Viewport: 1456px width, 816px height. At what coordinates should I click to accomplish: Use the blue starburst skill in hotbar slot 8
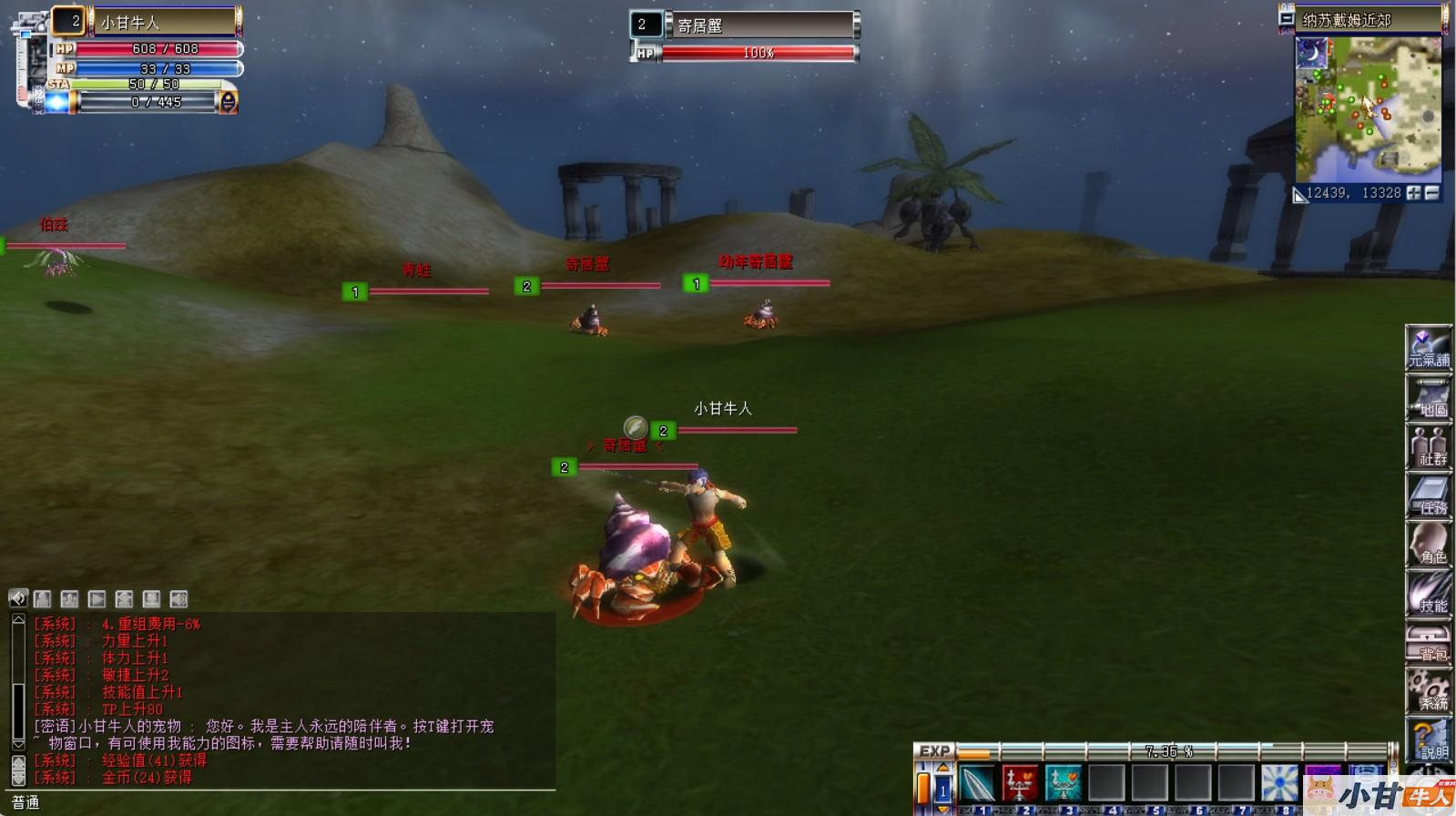coord(1279,783)
